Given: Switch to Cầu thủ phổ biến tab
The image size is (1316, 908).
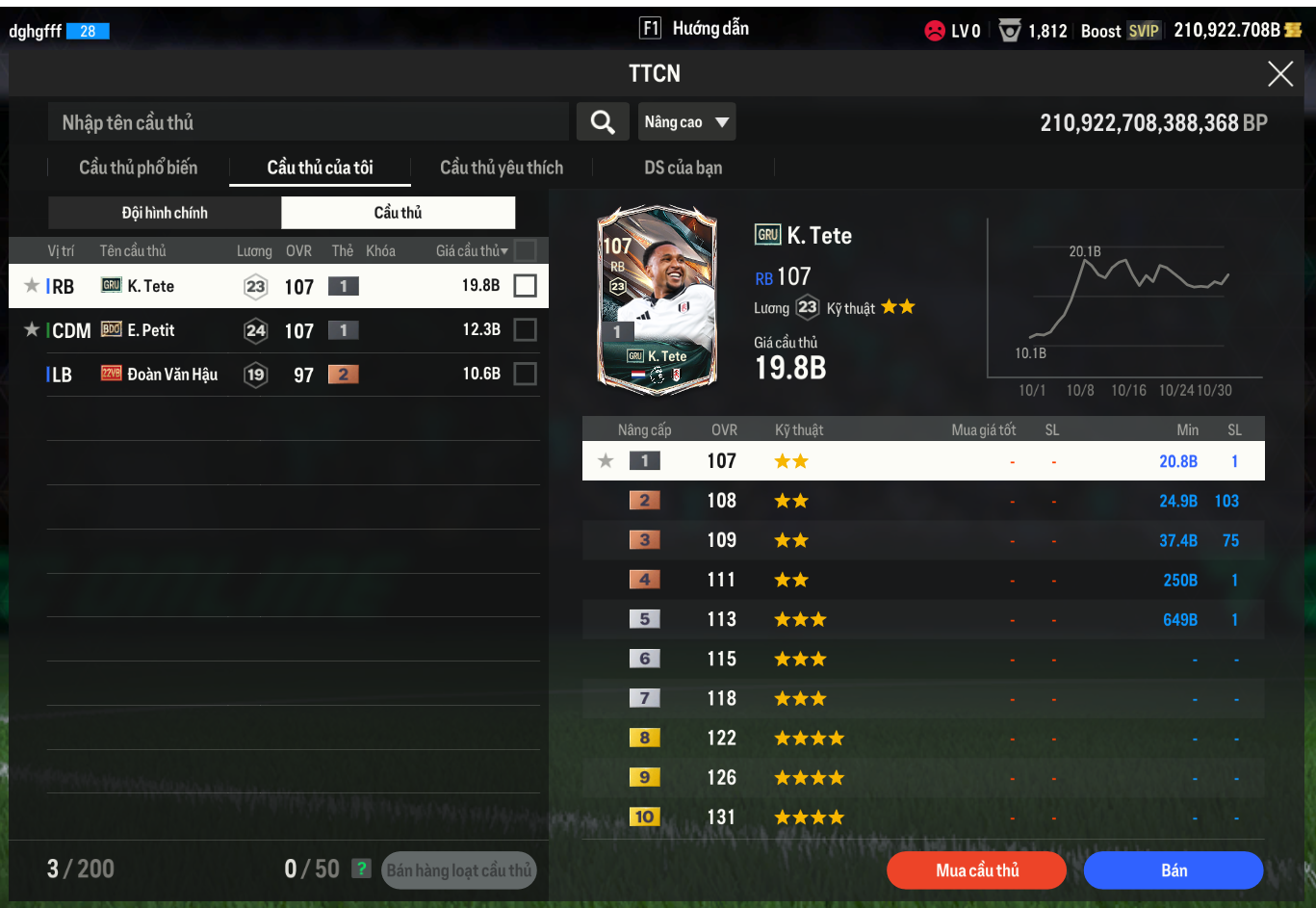Looking at the screenshot, I should pos(138,168).
